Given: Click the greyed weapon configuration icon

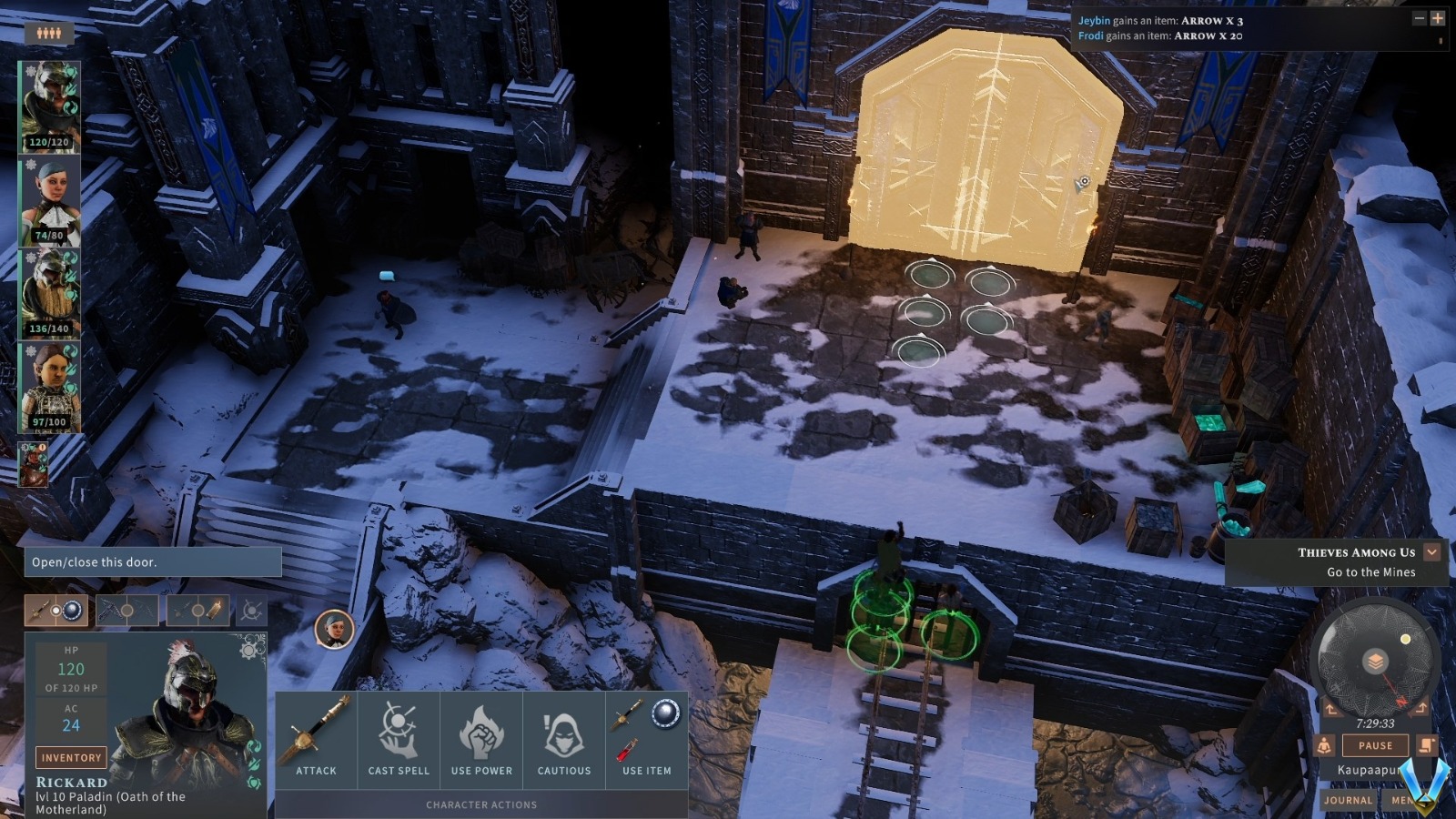Looking at the screenshot, I should [252, 611].
